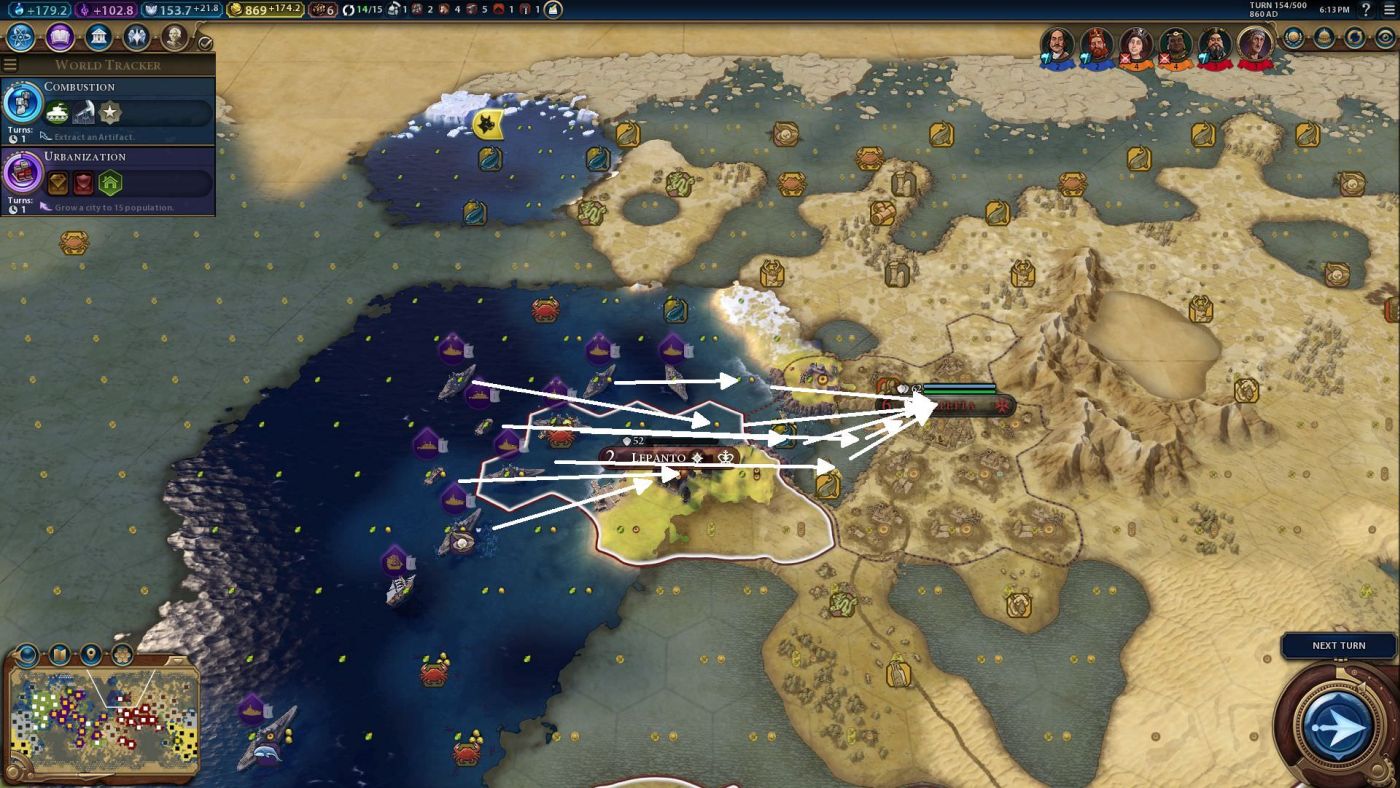
Task: Open the main game menu
Action: pos(1388,10)
